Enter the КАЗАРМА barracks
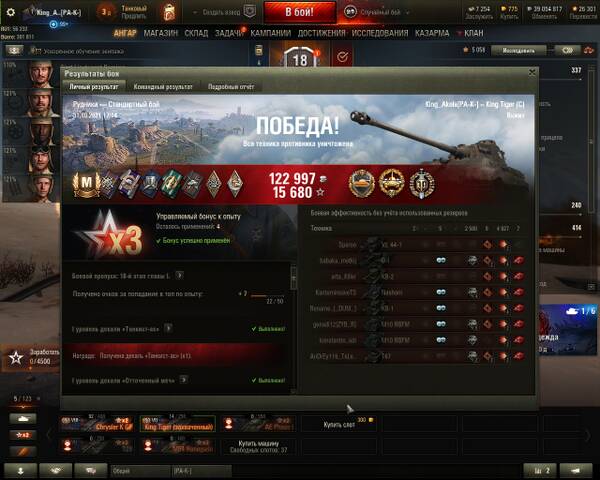This screenshot has height=480, width=600. pyautogui.click(x=432, y=33)
